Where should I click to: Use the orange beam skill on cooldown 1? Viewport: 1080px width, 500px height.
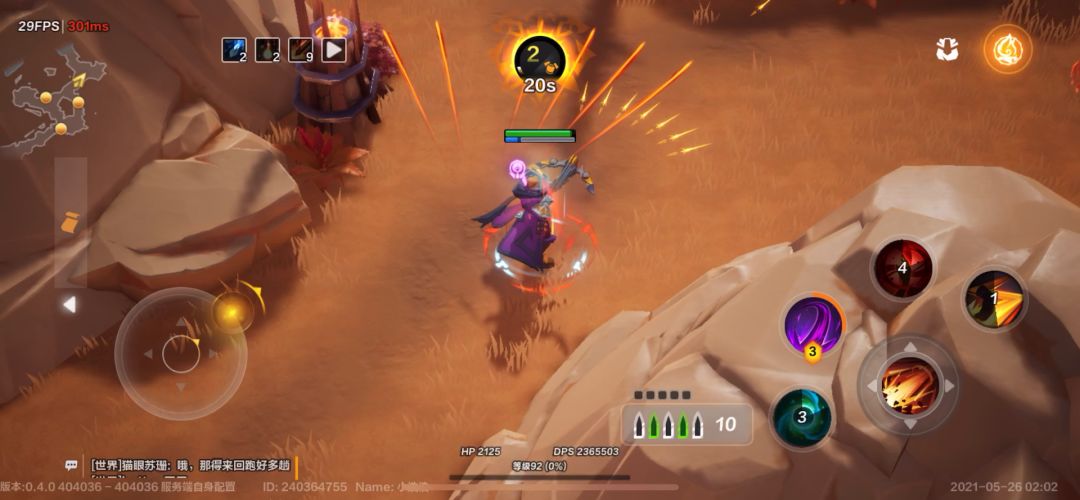(x=995, y=299)
